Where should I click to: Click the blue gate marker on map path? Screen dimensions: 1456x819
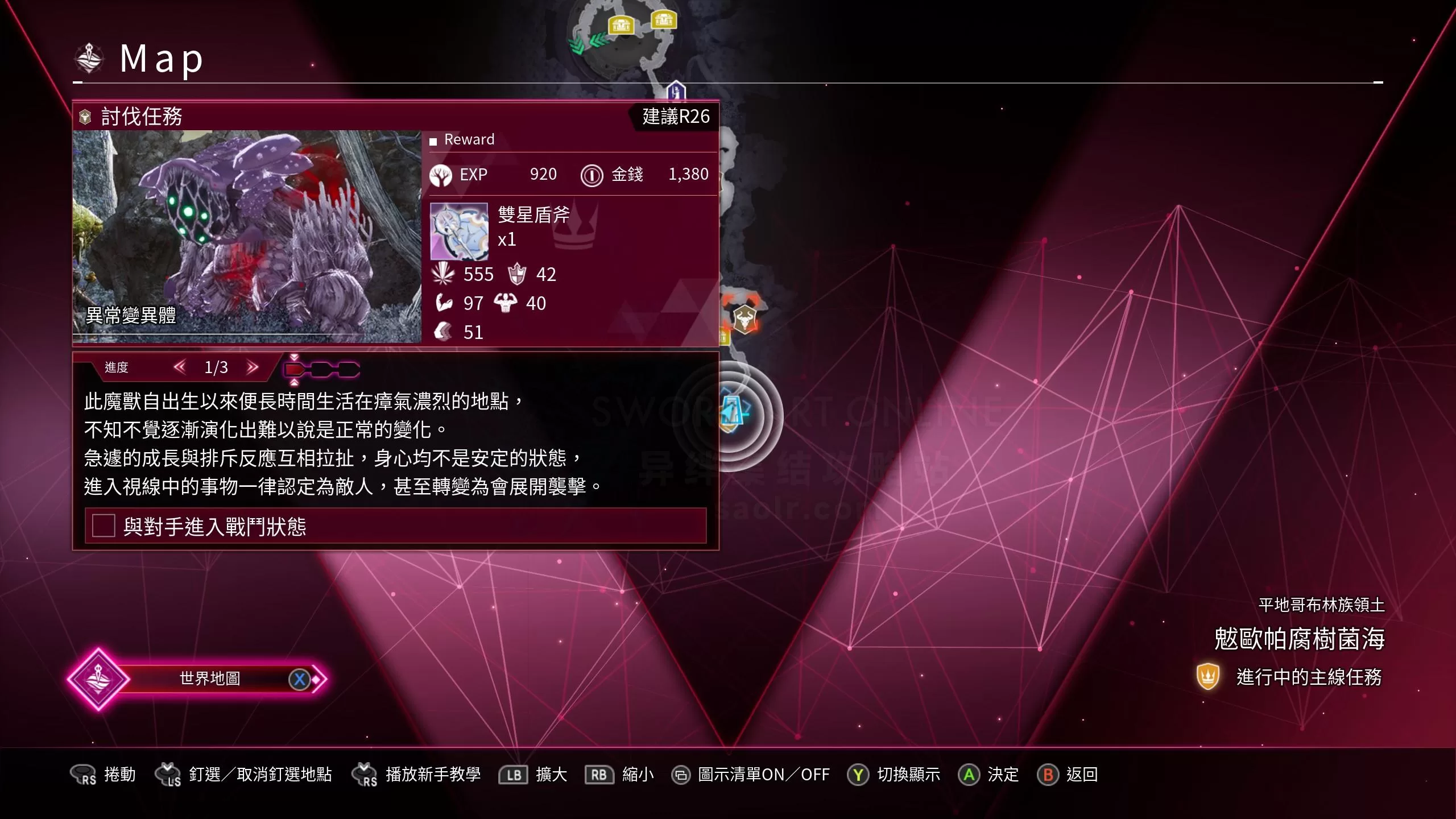676,91
